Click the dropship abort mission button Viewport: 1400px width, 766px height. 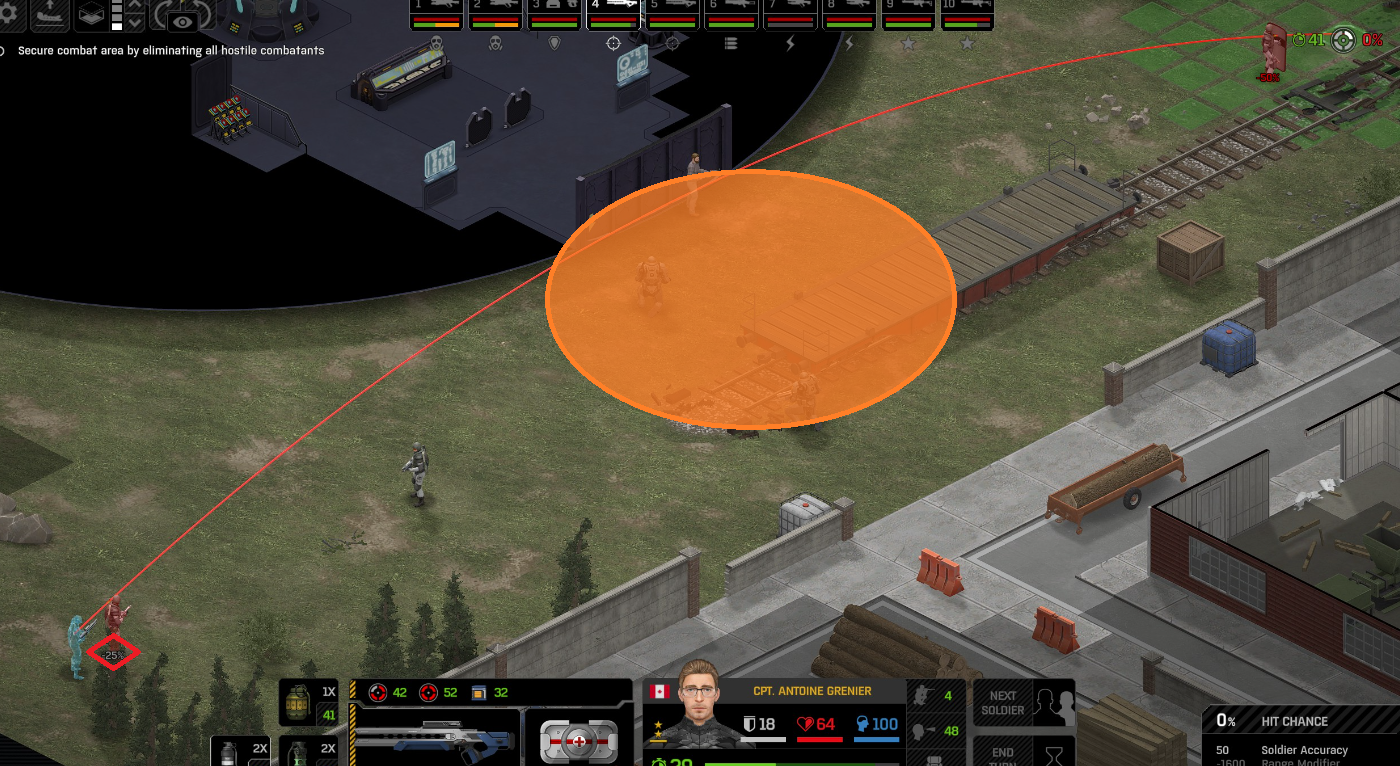point(49,13)
